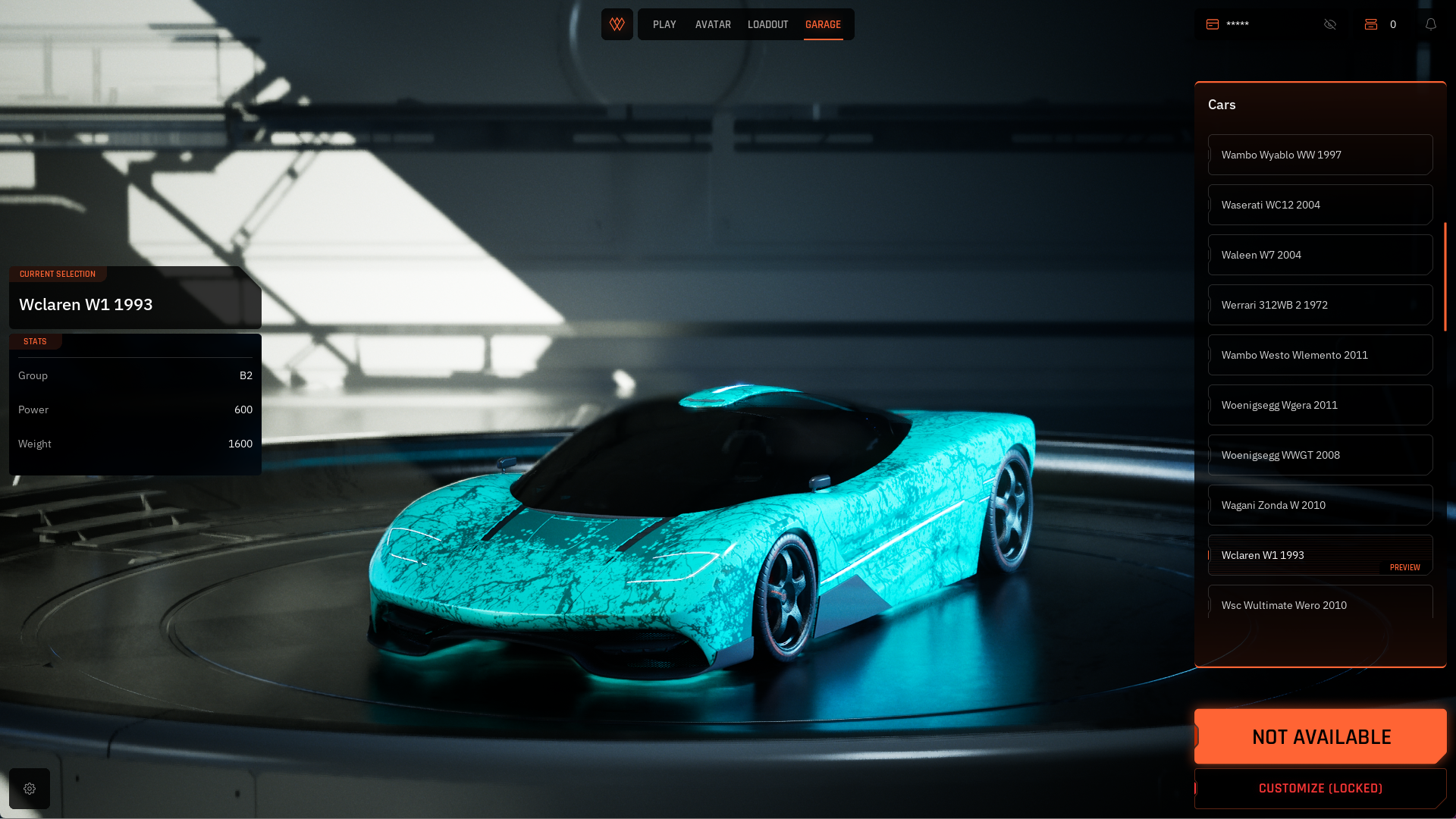Select Werrari 312WB 2 1972
Viewport: 1456px width, 819px height.
[x=1319, y=305]
